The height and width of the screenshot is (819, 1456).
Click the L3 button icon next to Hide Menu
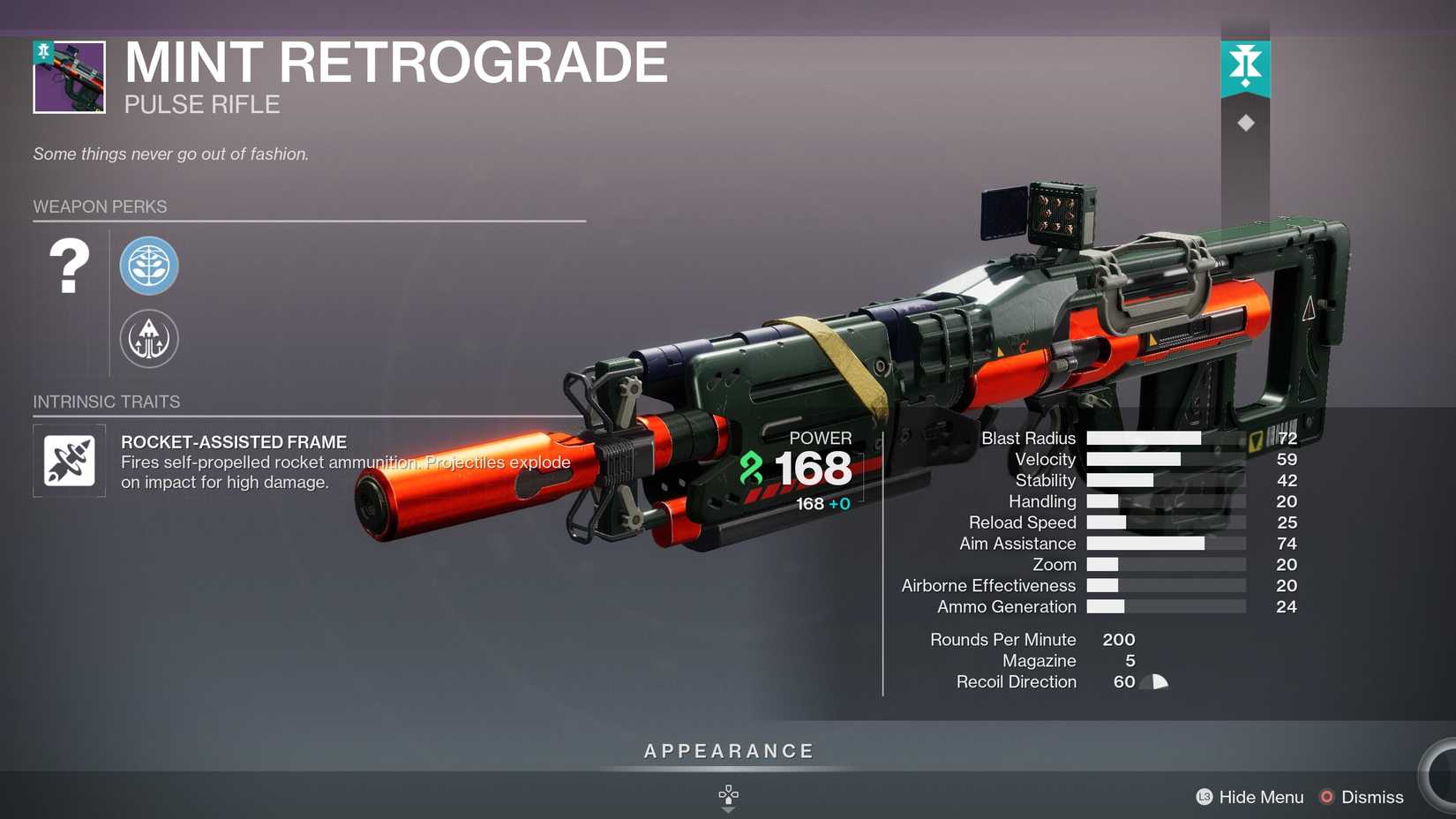click(x=1205, y=797)
